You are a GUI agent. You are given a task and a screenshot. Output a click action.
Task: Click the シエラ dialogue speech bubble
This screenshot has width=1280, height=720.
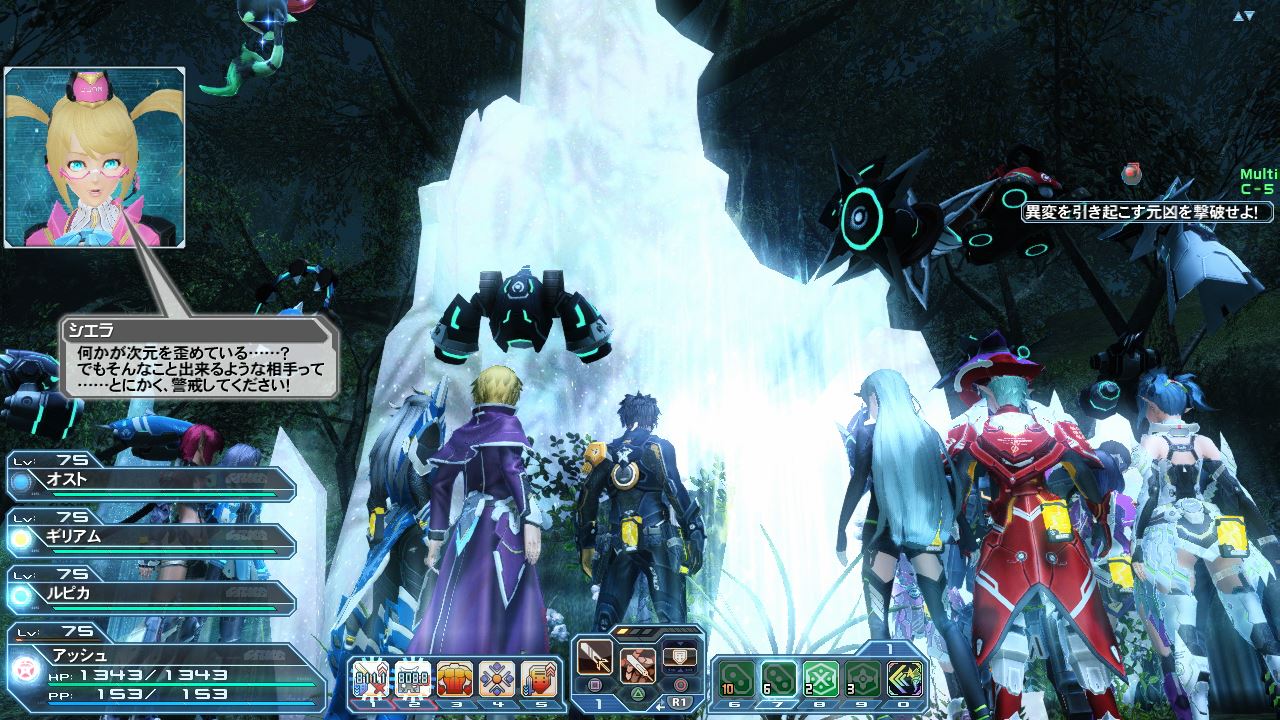[x=200, y=357]
